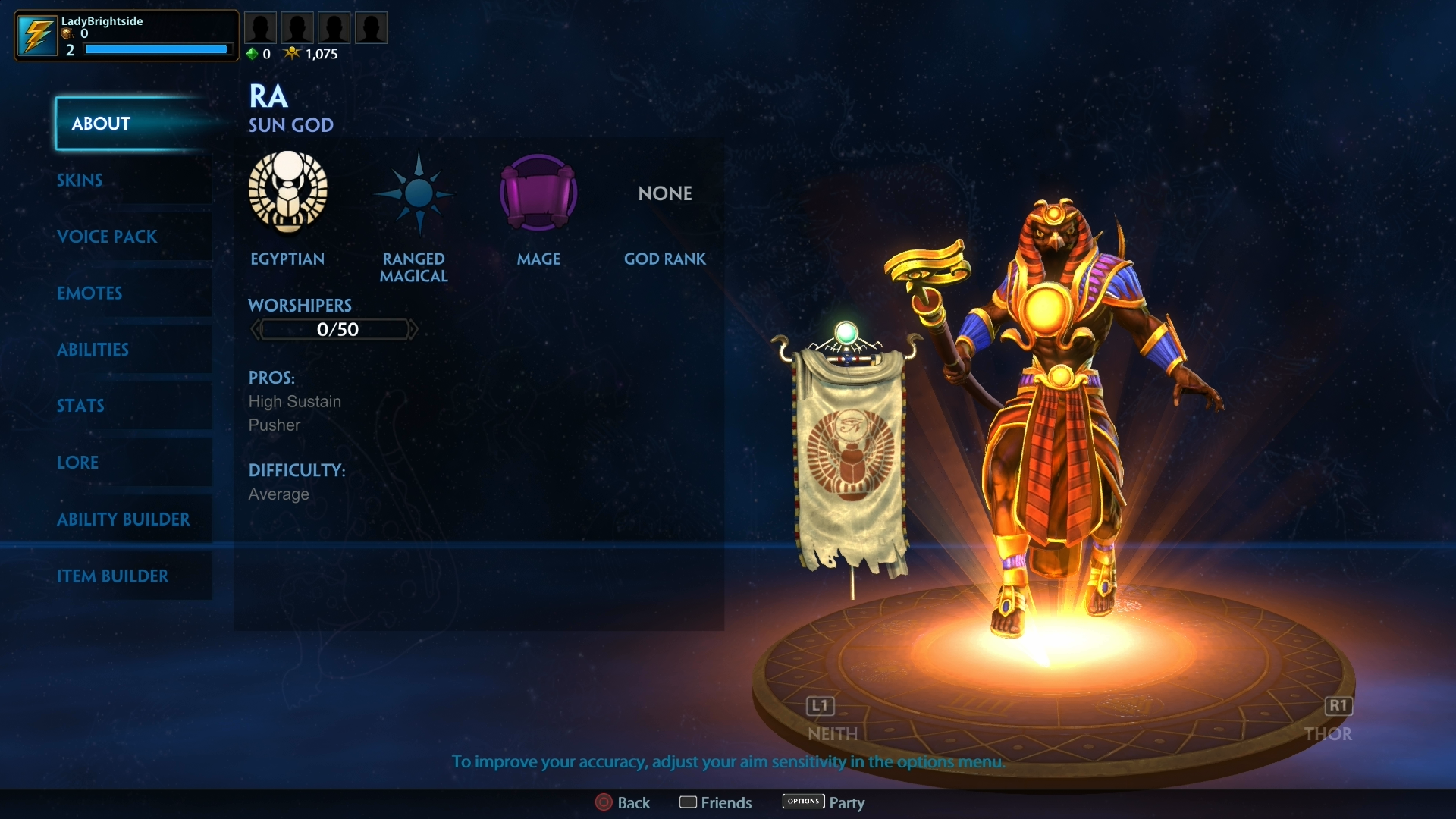Switch to the Skins tab
This screenshot has height=819, width=1456.
[80, 180]
